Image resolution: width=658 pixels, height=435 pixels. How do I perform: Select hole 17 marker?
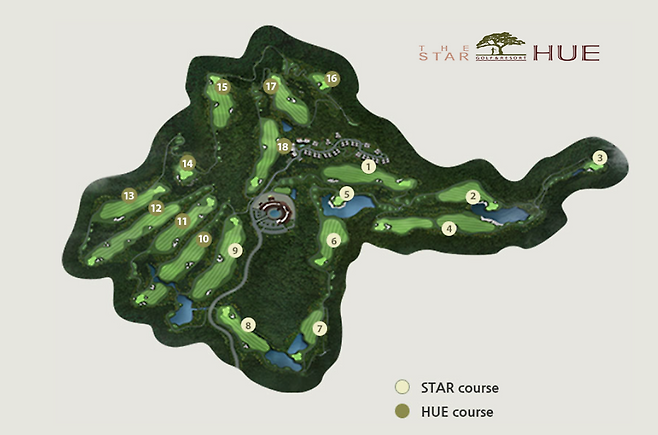coord(270,87)
